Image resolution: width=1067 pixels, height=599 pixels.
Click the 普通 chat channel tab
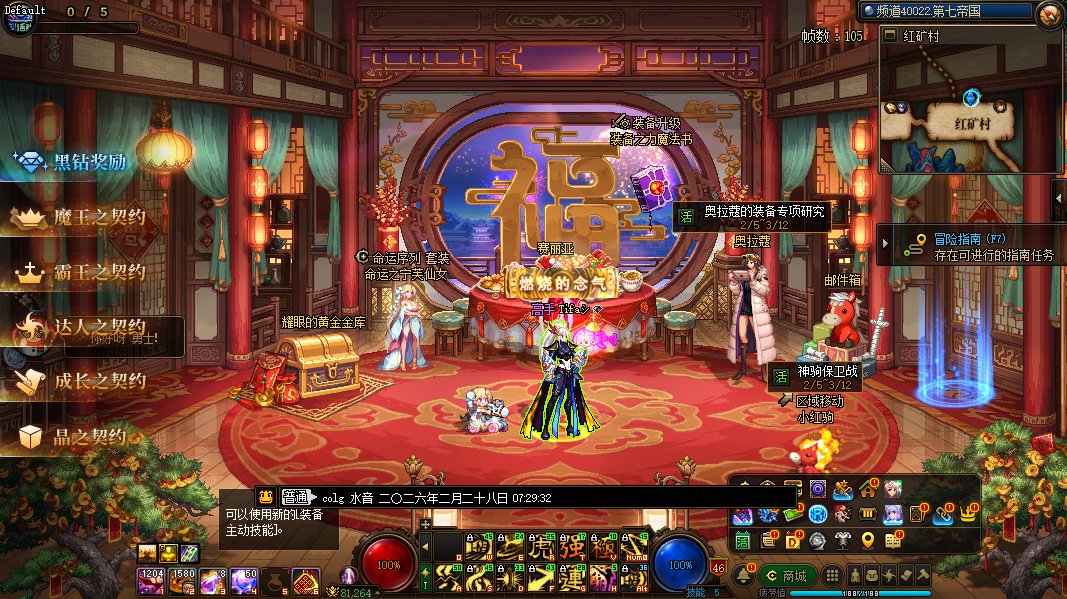point(295,497)
